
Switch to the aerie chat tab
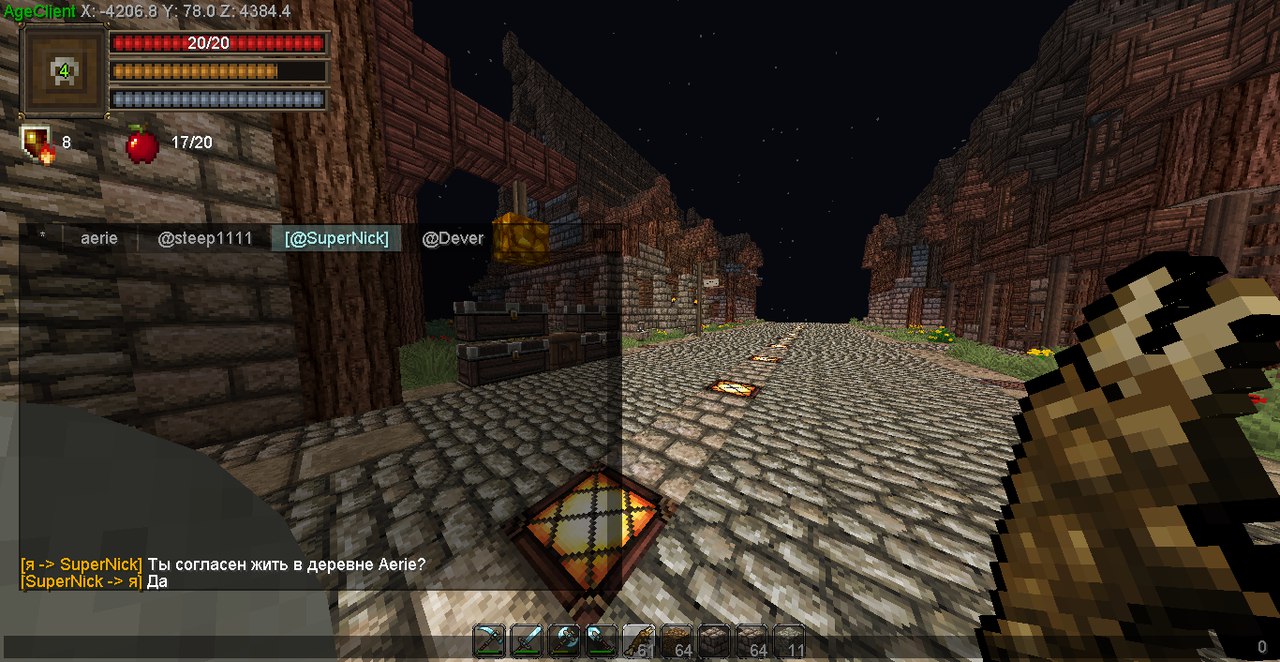(99, 238)
